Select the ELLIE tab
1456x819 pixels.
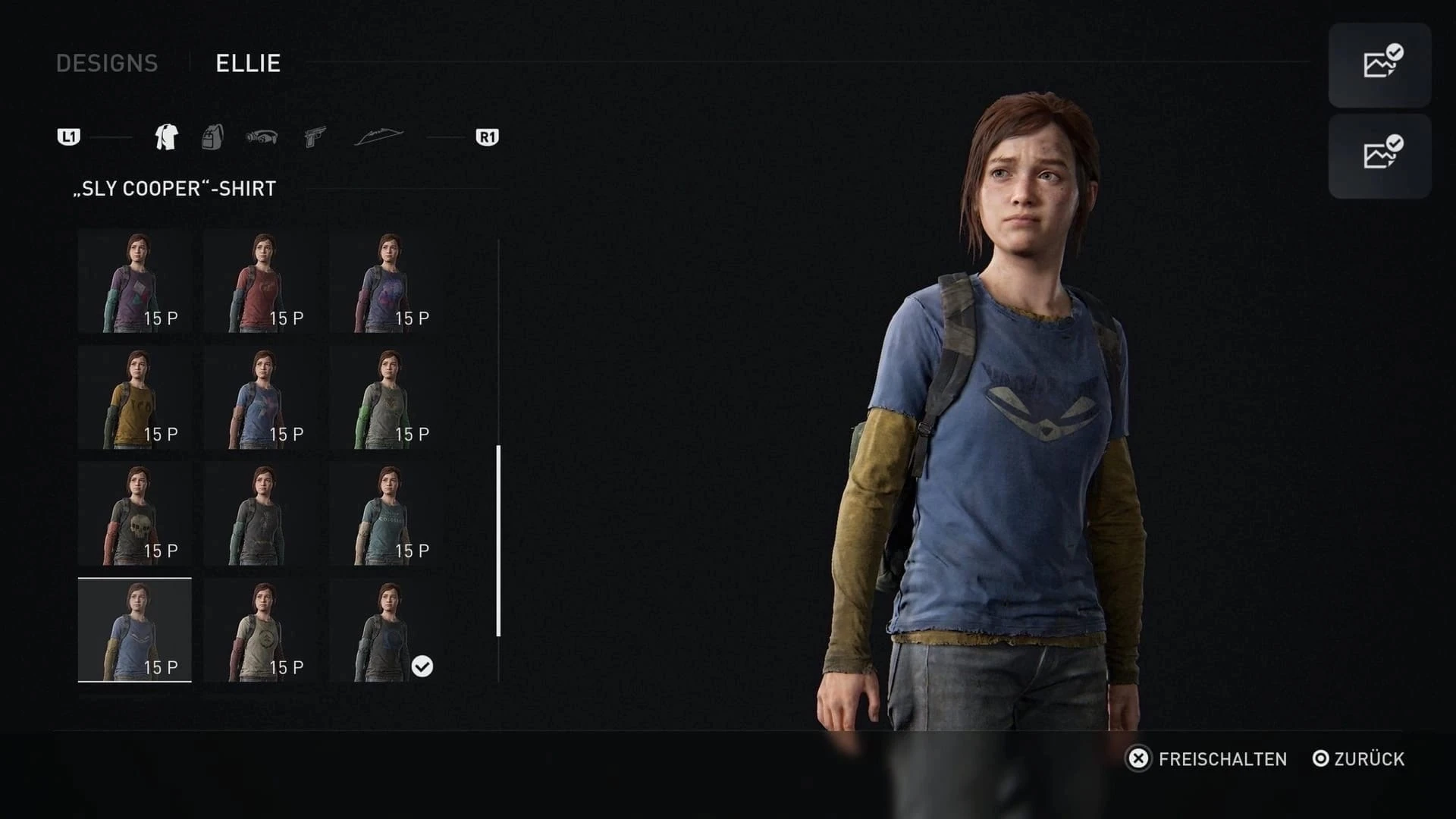point(247,64)
